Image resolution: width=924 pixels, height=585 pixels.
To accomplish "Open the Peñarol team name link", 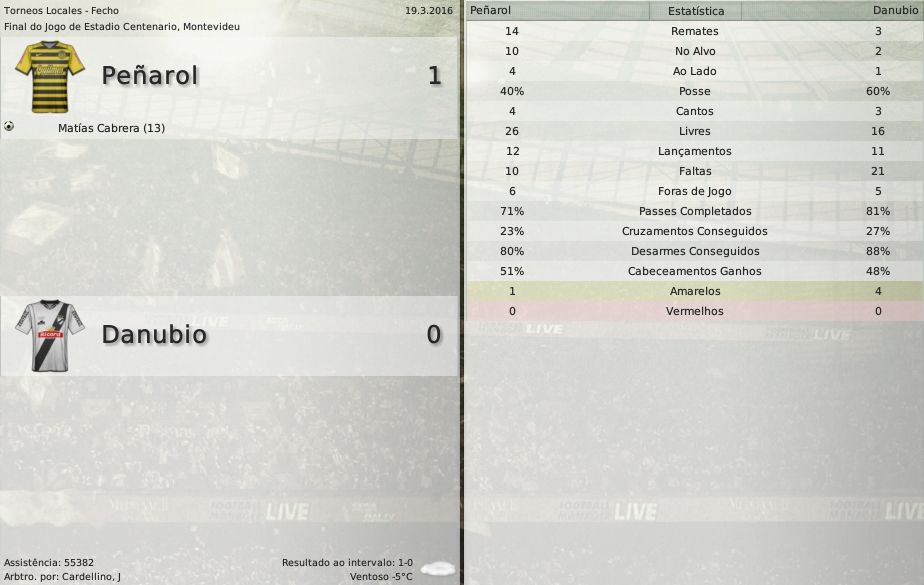I will click(150, 76).
